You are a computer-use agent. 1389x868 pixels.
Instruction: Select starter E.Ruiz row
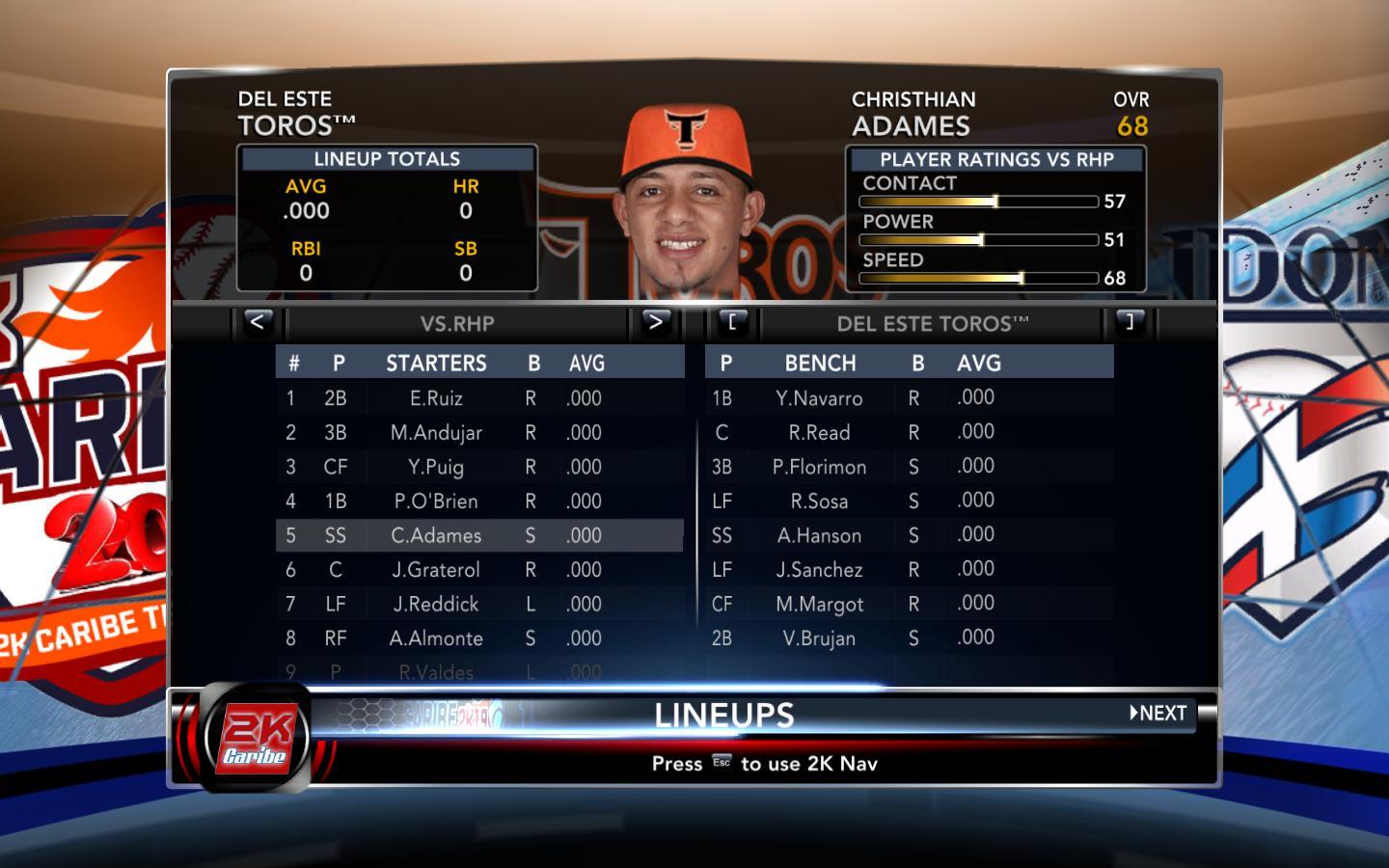(436, 398)
